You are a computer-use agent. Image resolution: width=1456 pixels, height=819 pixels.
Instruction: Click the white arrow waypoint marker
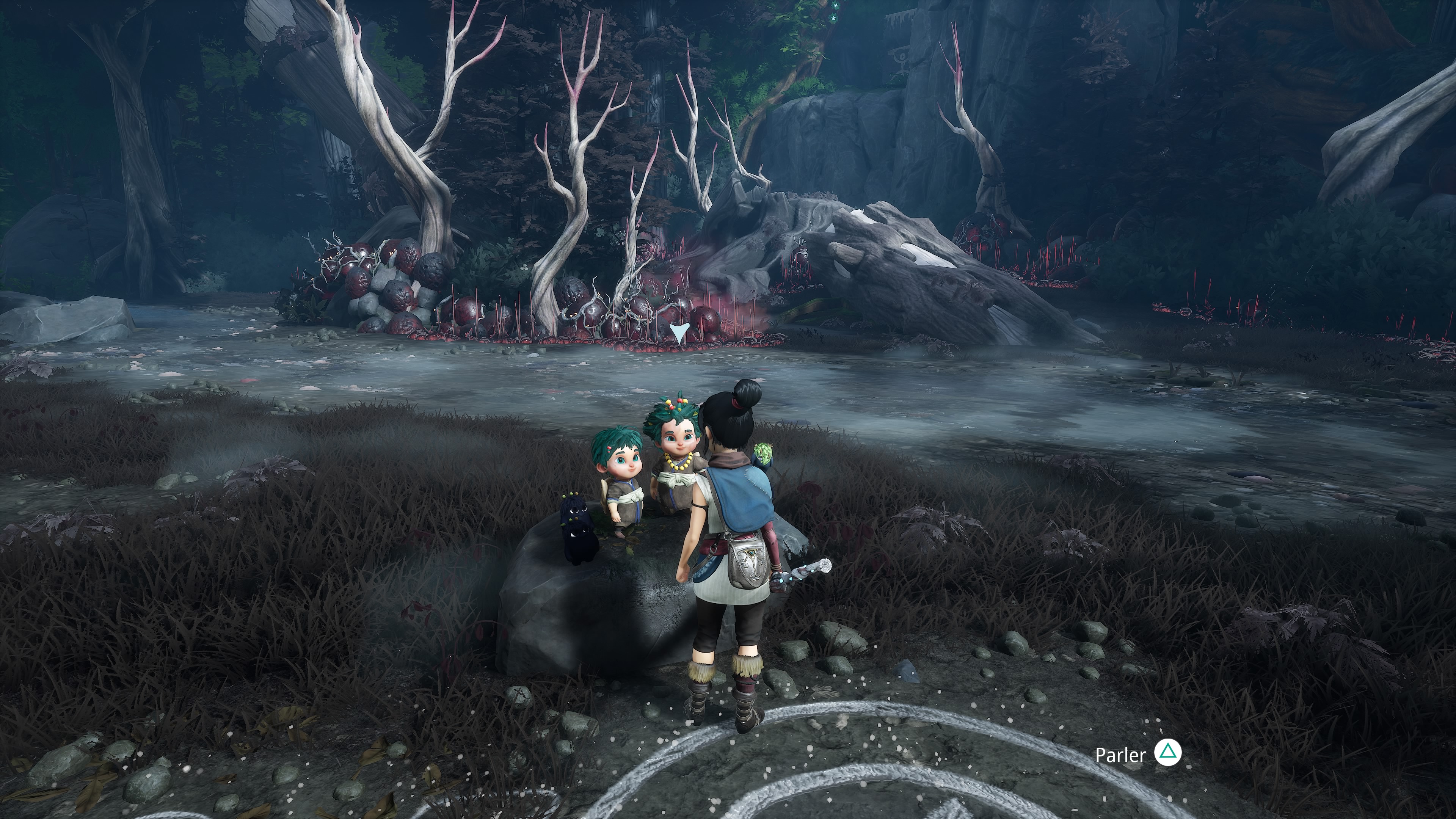click(x=678, y=333)
